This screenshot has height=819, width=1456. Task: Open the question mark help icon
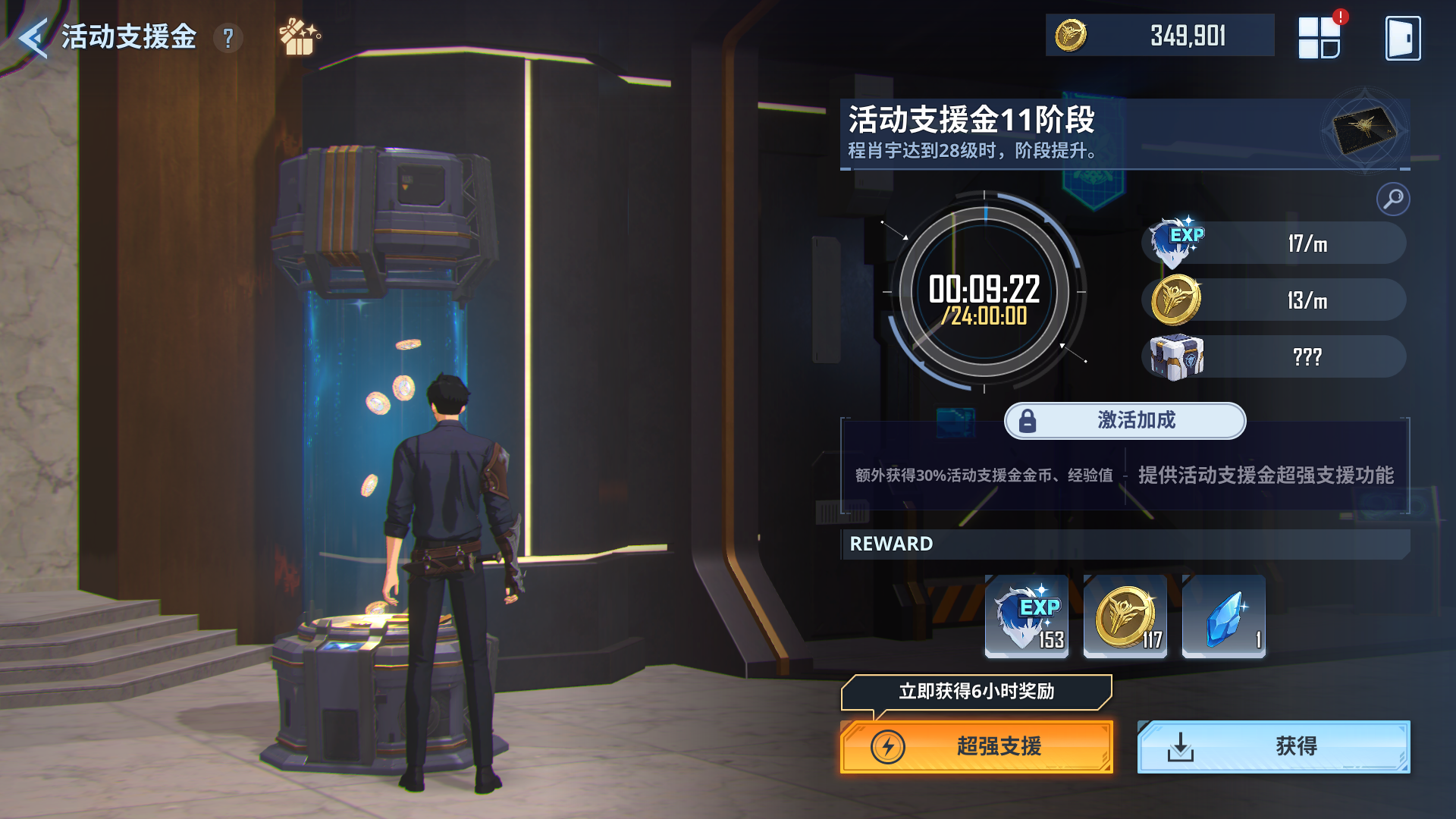tap(228, 38)
